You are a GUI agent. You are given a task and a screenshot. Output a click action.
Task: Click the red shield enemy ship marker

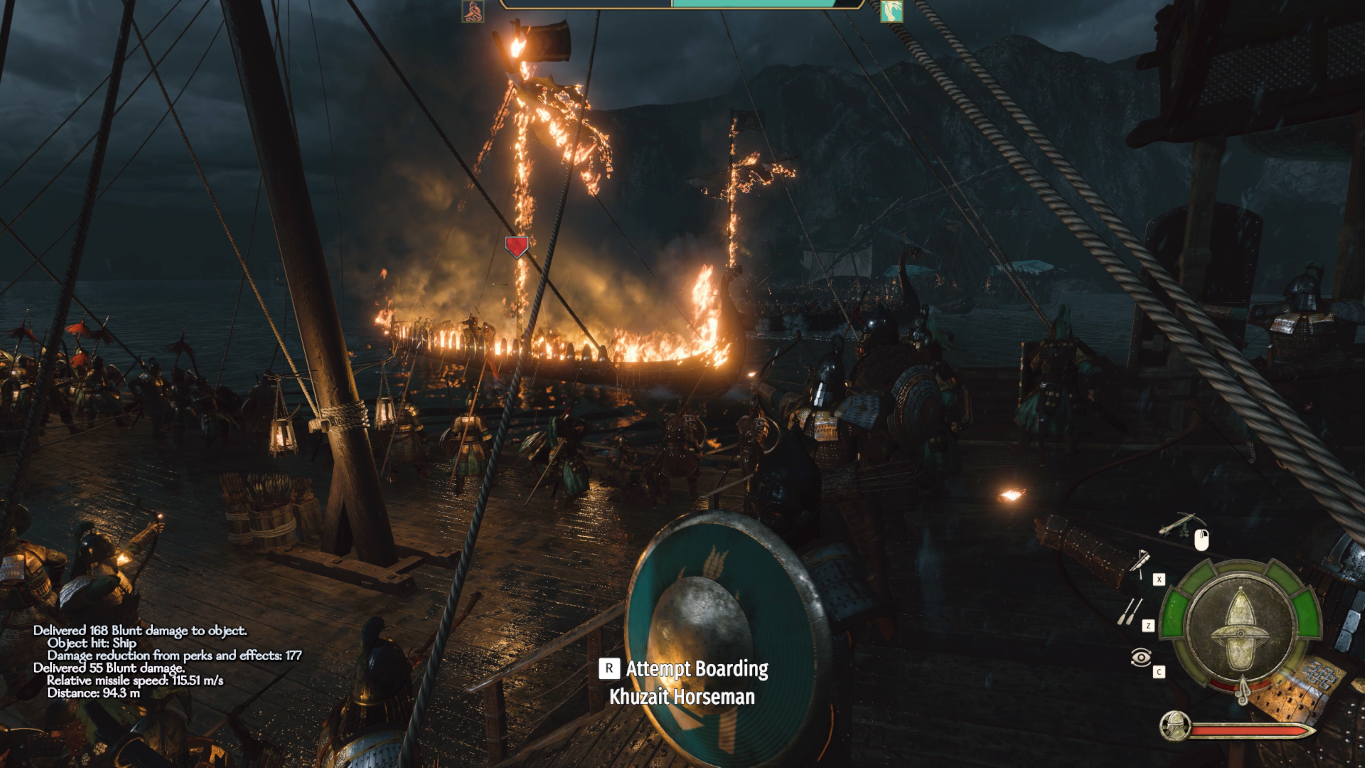[x=516, y=247]
